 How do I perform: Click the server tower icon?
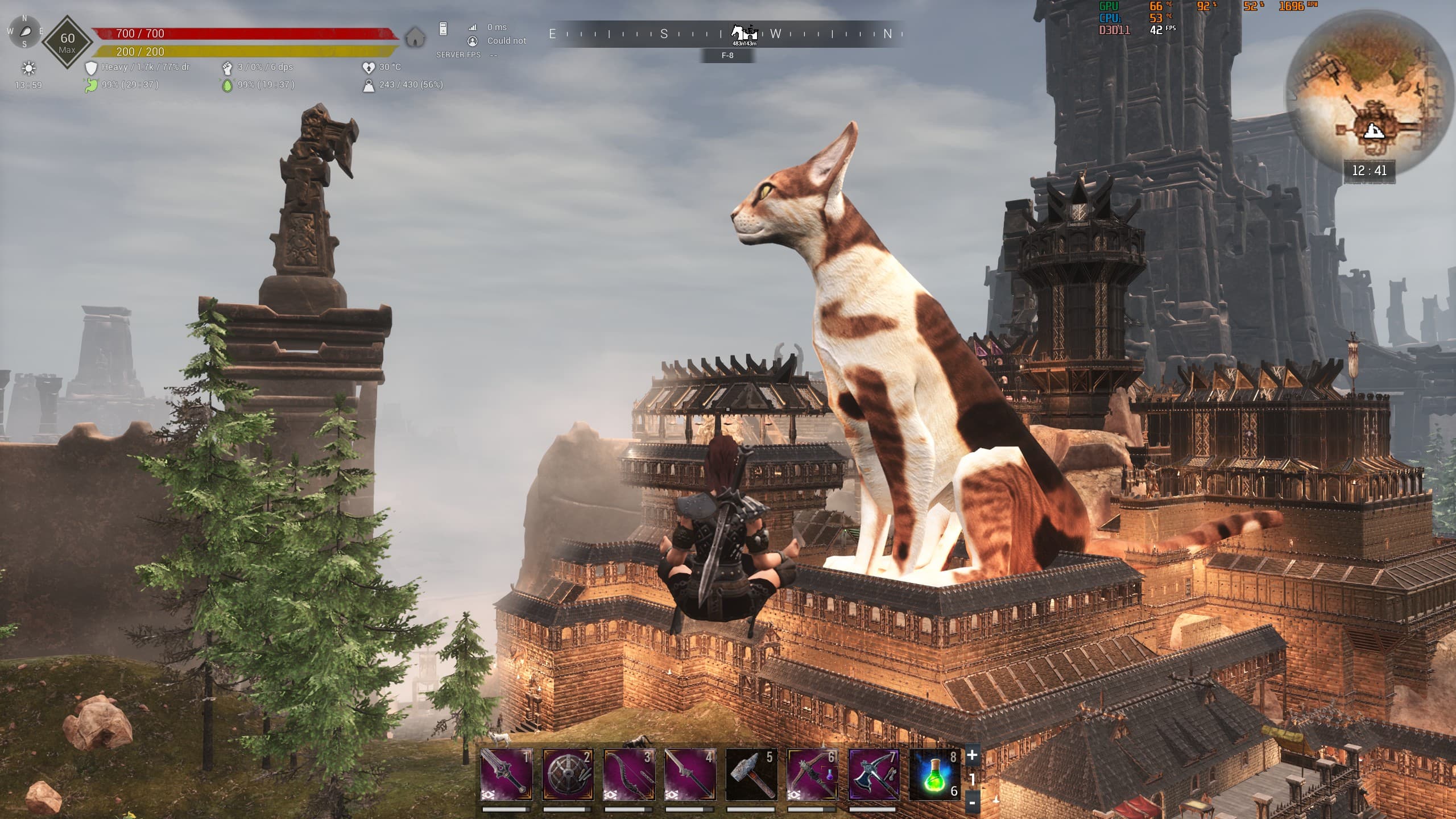coord(444,28)
